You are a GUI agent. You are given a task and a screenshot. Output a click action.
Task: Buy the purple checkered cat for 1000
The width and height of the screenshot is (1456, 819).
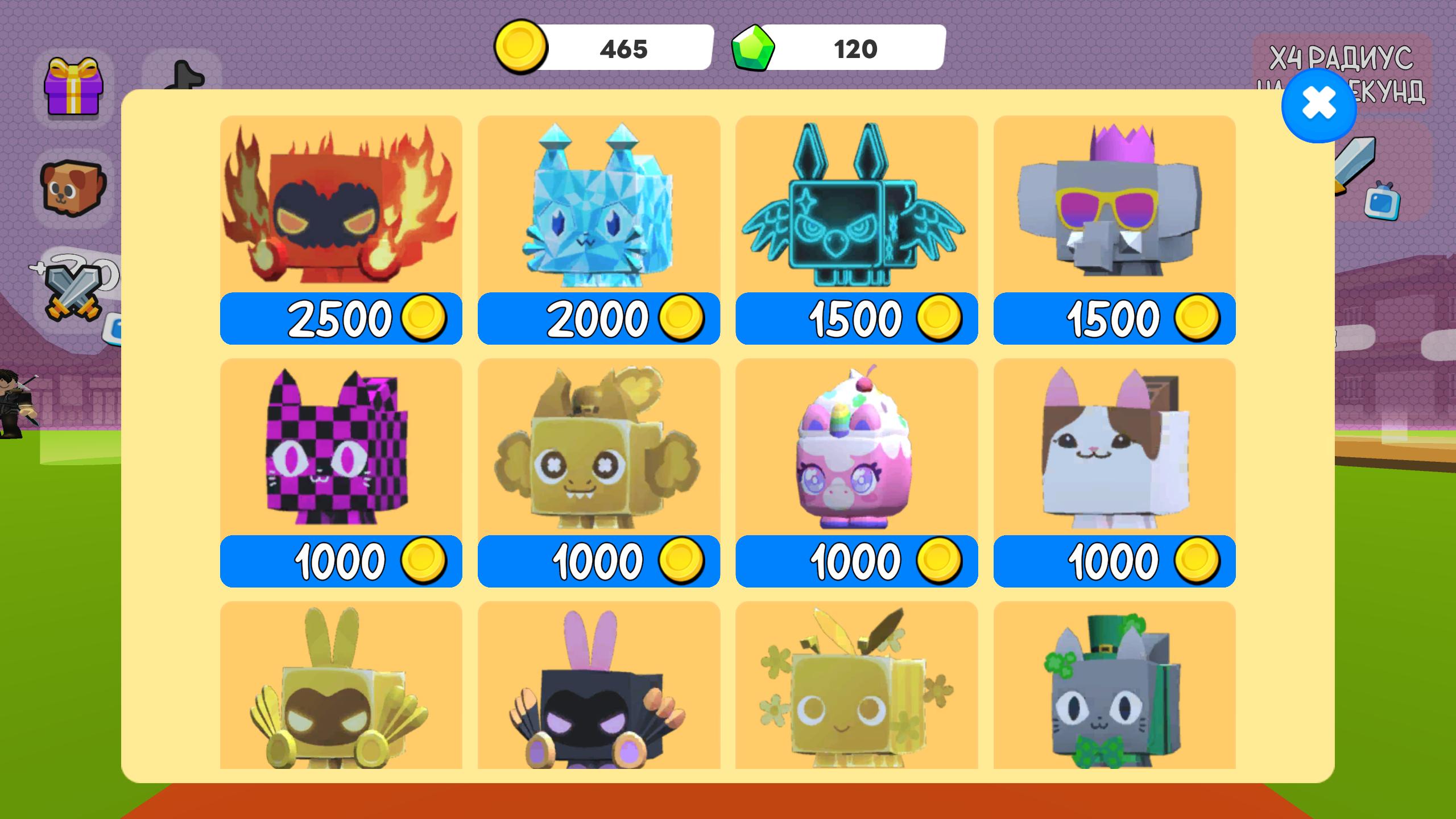point(341,561)
